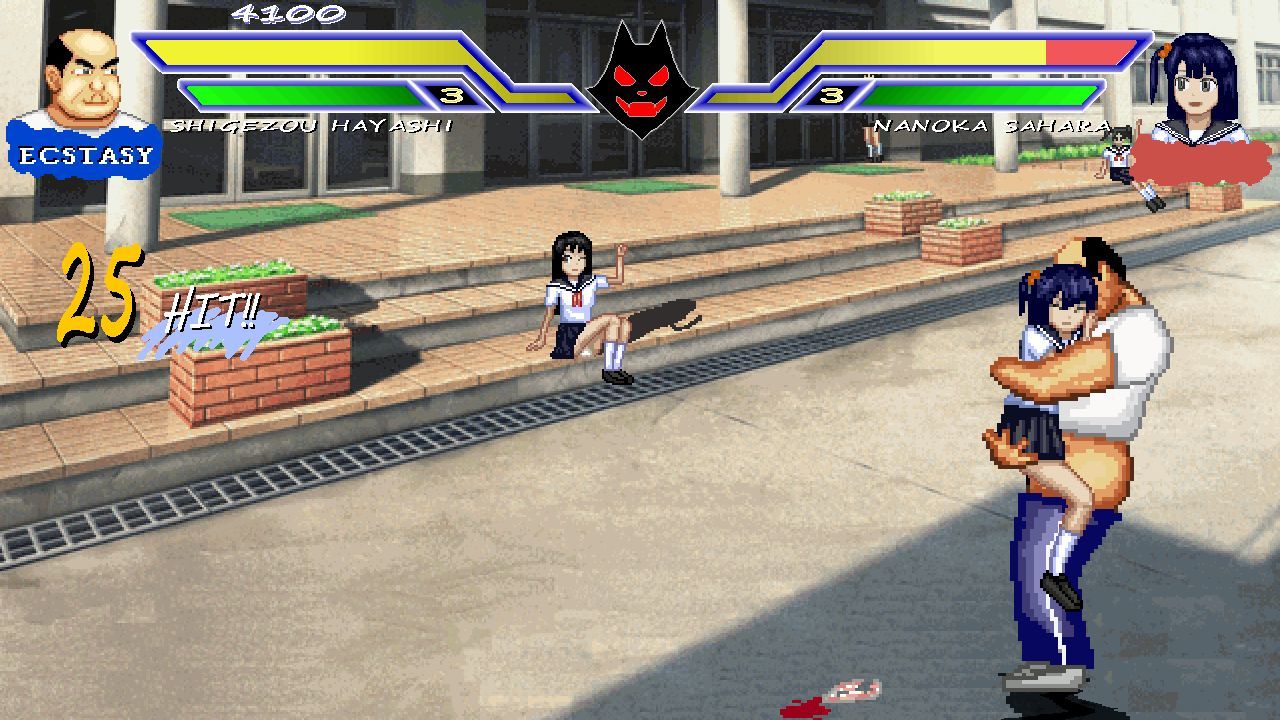The image size is (1280, 720).
Task: Click the ECSTASY label badge
Action: 85,150
